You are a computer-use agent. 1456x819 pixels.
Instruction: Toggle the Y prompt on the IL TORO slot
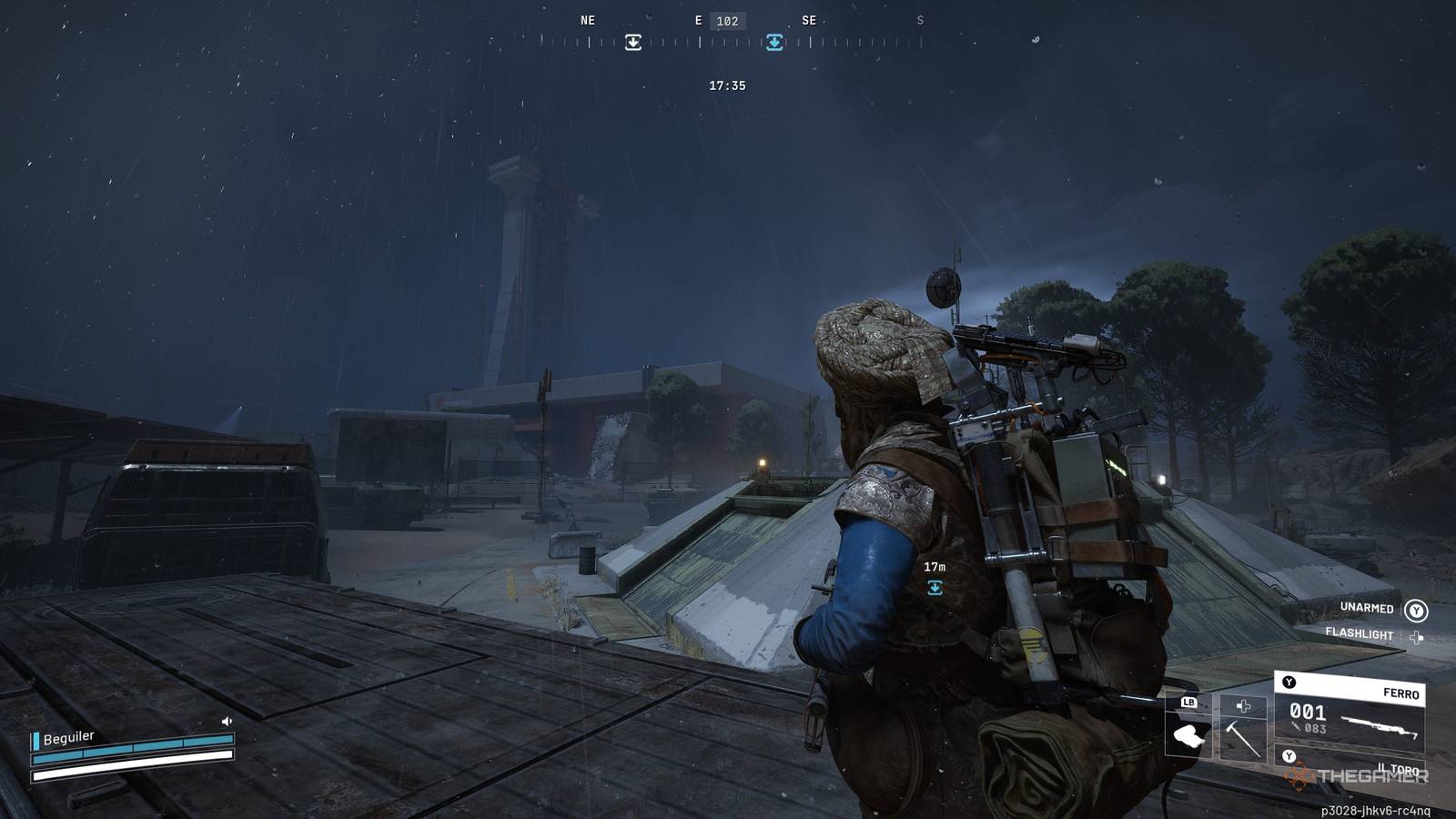coord(1289,756)
